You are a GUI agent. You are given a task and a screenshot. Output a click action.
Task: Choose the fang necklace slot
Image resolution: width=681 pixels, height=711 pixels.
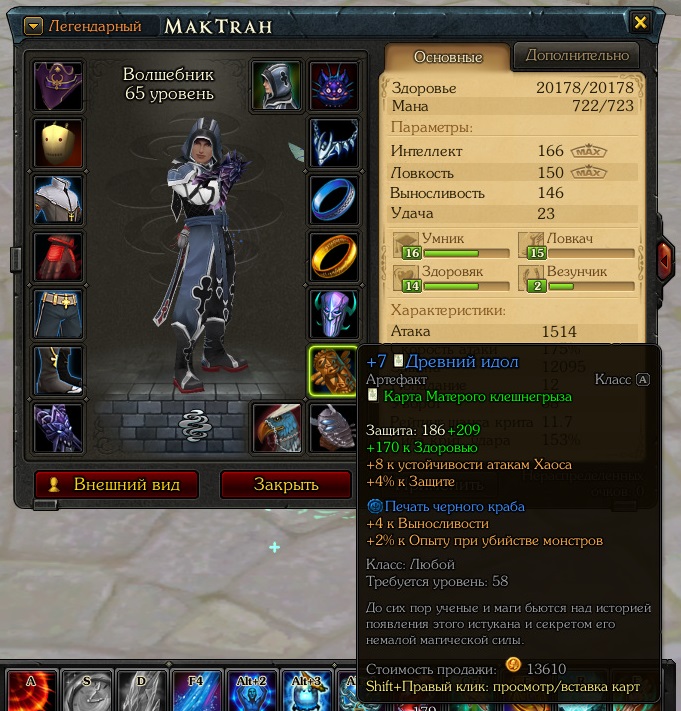click(334, 143)
